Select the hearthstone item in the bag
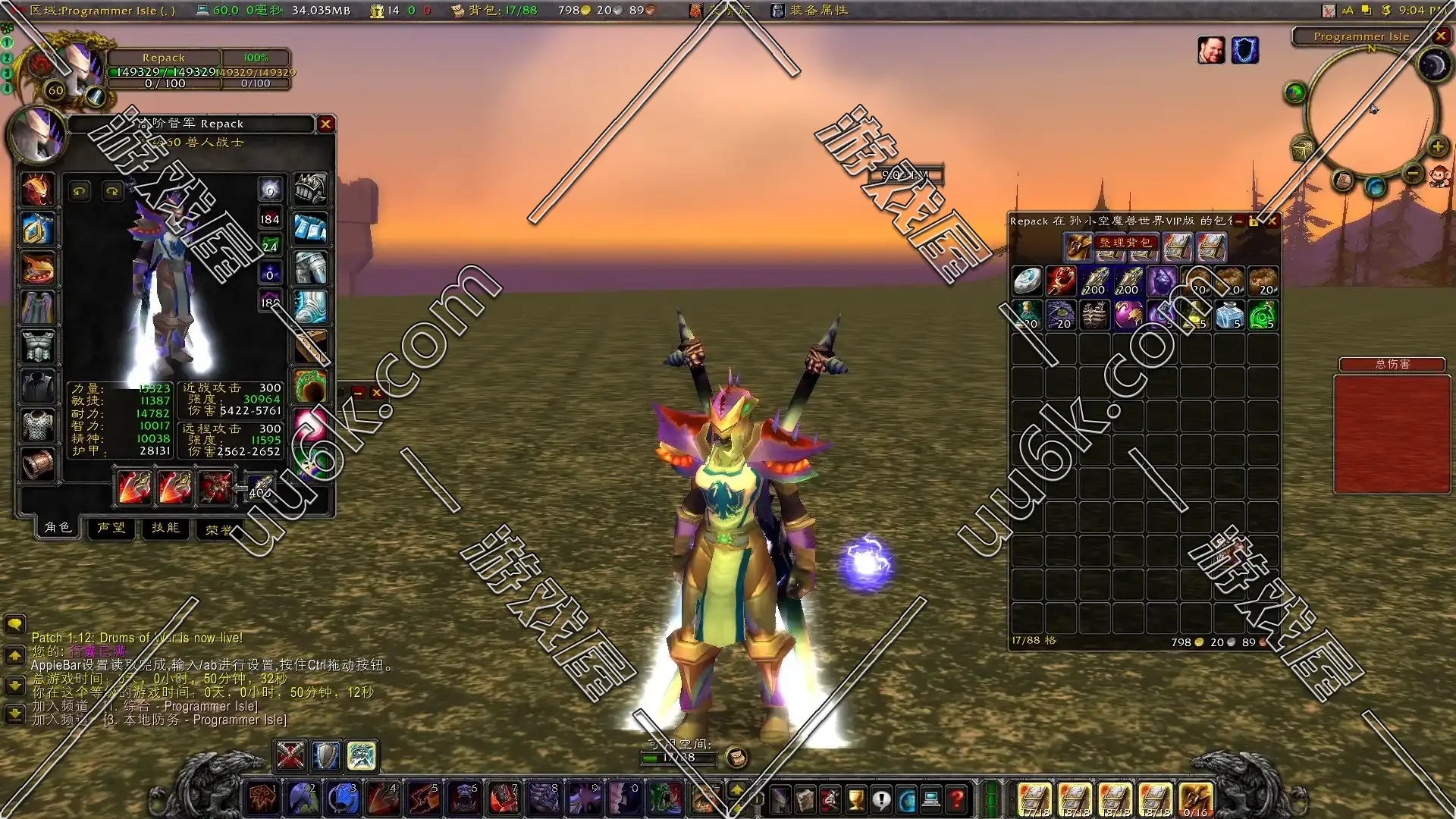 tap(1028, 281)
